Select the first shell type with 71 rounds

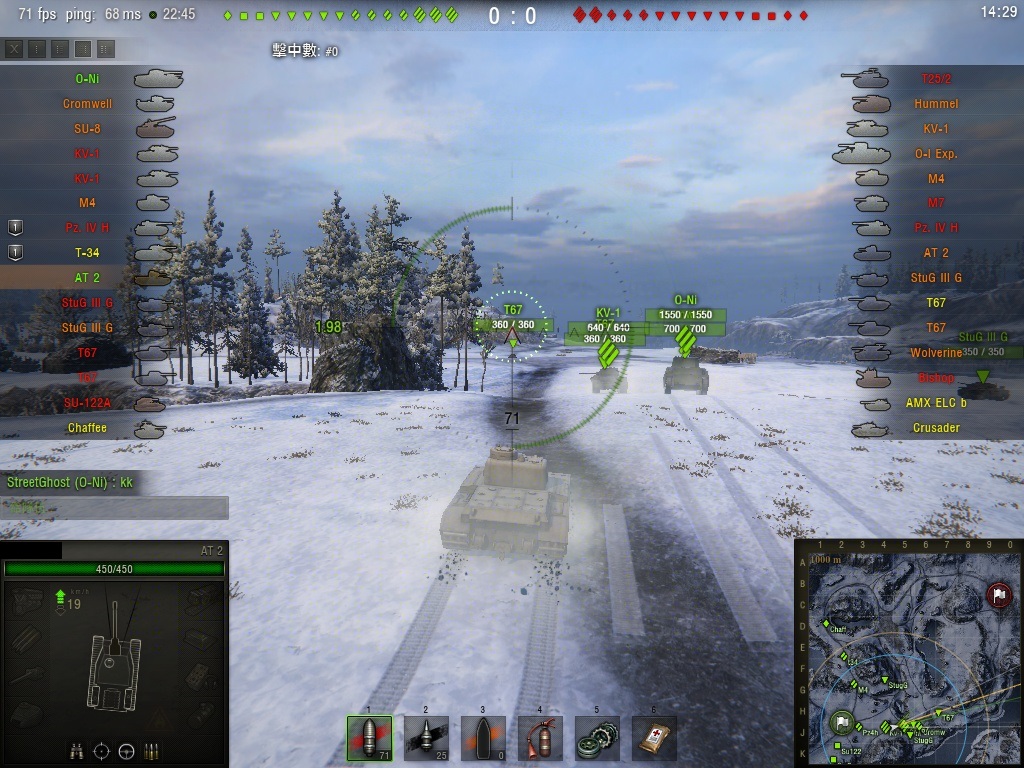pyautogui.click(x=369, y=738)
